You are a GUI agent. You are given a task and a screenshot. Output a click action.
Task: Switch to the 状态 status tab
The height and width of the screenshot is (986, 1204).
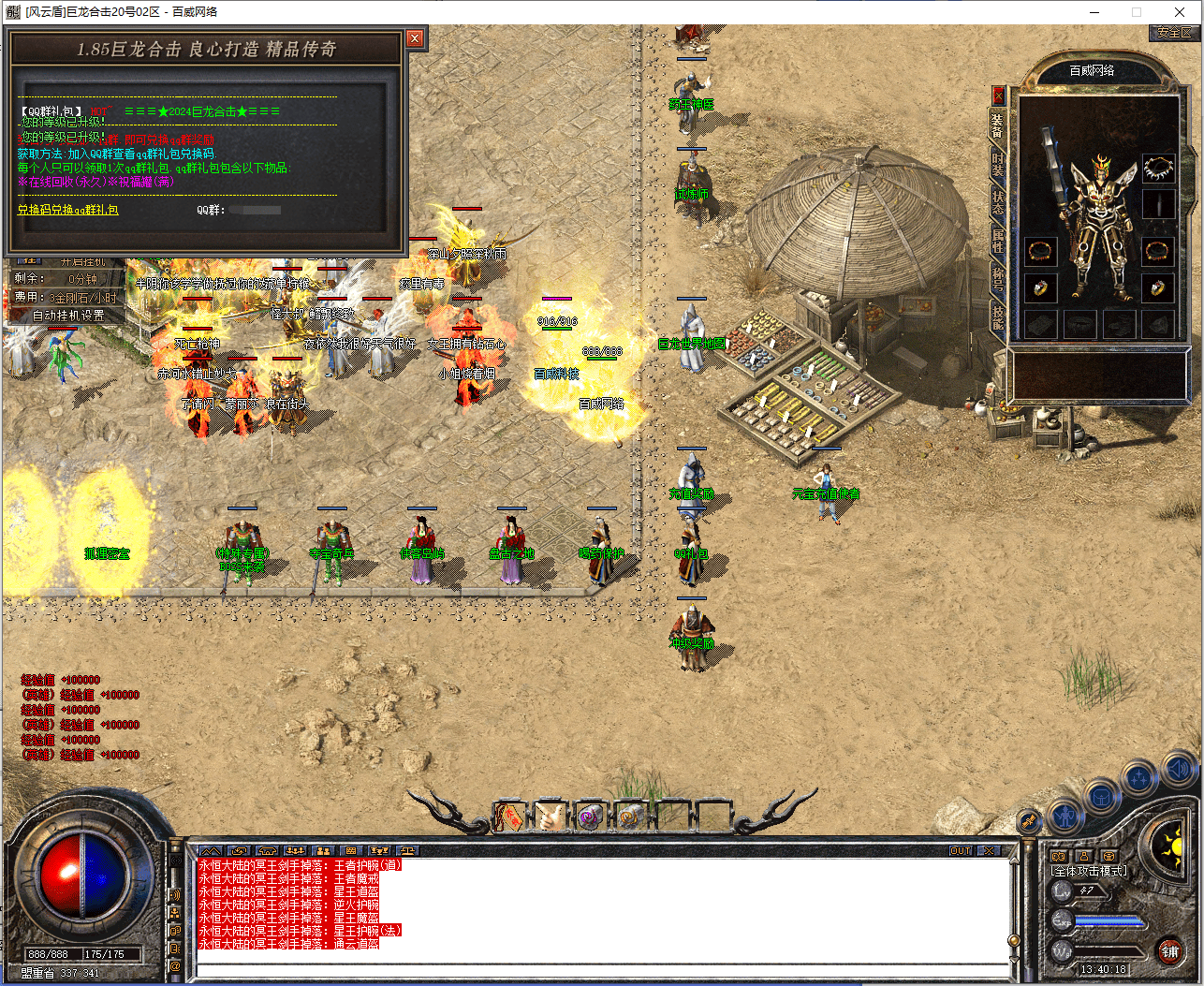[x=998, y=201]
